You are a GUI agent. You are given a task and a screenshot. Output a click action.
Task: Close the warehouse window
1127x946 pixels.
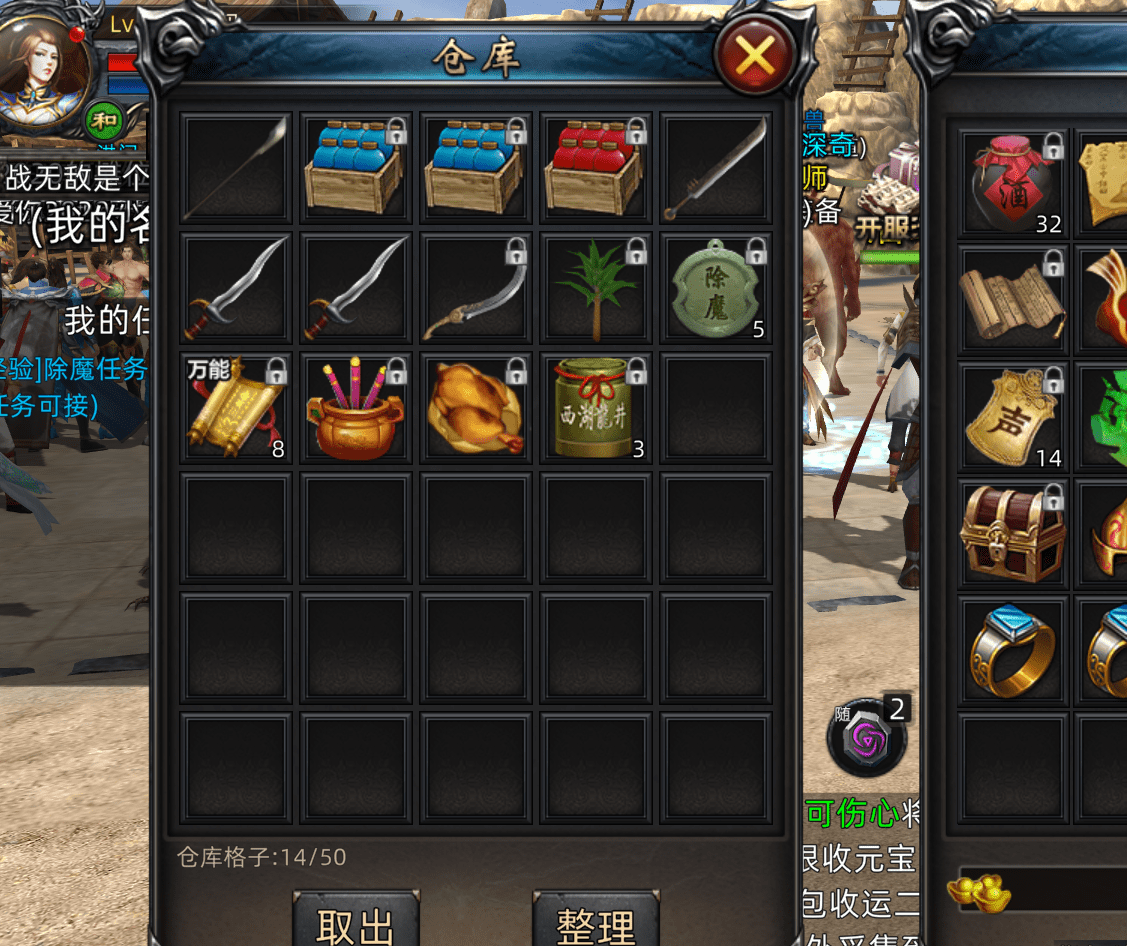coord(755,56)
